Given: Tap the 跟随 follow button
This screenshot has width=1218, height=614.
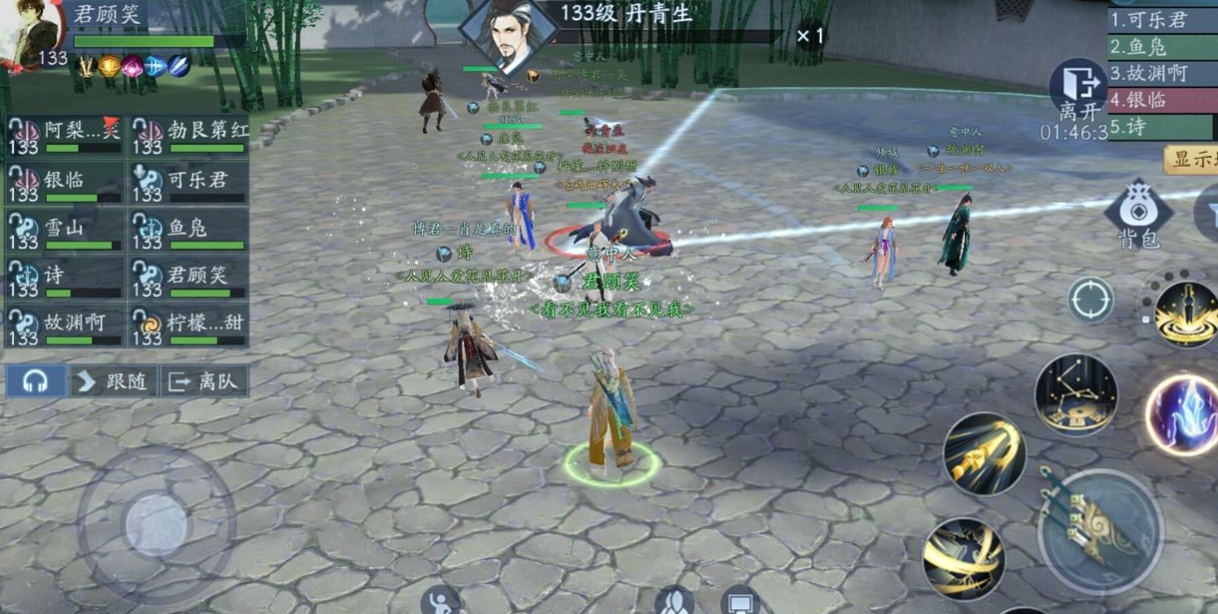Looking at the screenshot, I should coord(114,381).
